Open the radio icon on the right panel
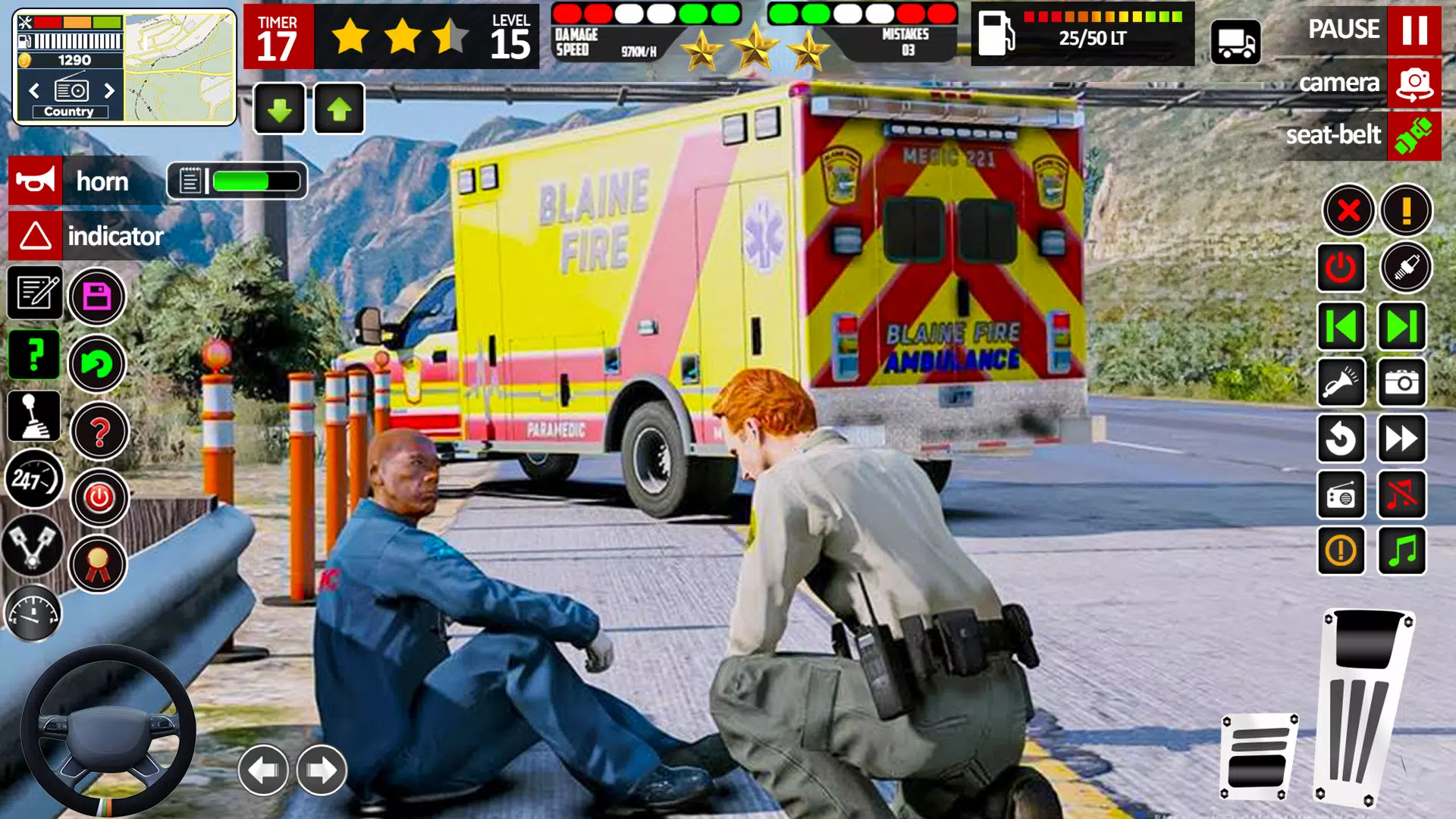Screen dimensions: 1456x819 click(x=1341, y=496)
